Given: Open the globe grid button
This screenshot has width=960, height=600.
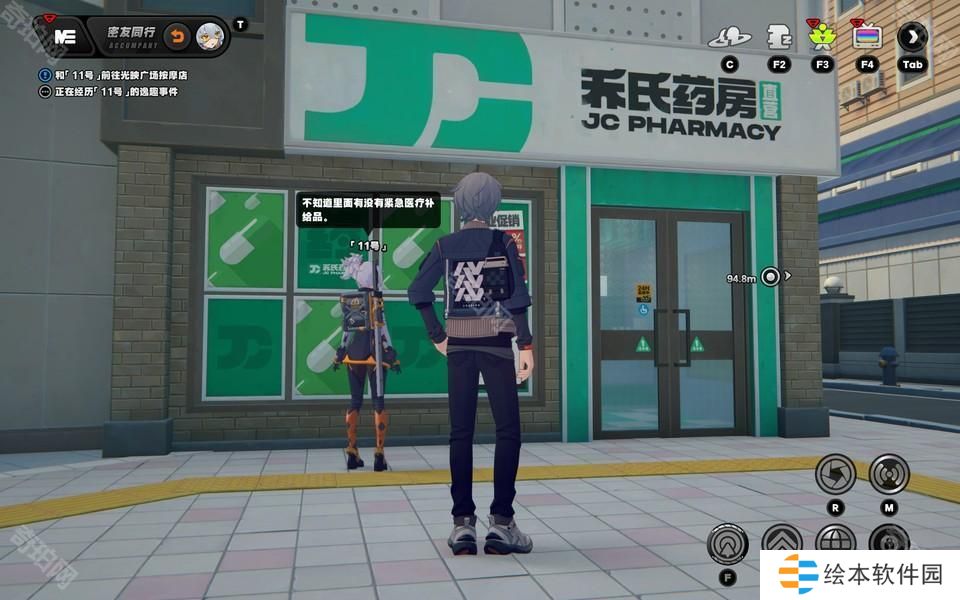Looking at the screenshot, I should [835, 541].
